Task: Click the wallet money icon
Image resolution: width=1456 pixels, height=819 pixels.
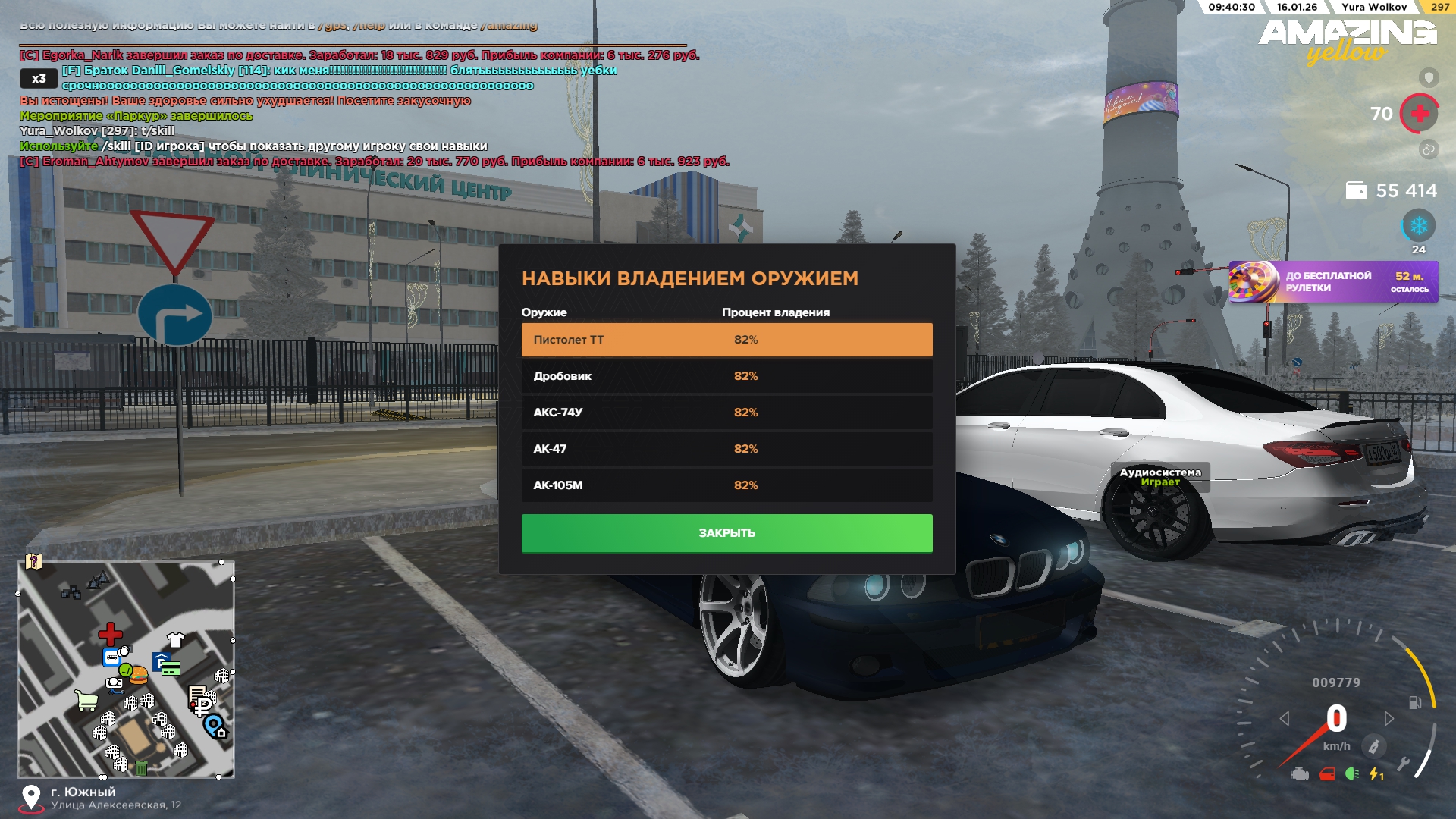Action: click(x=1356, y=190)
